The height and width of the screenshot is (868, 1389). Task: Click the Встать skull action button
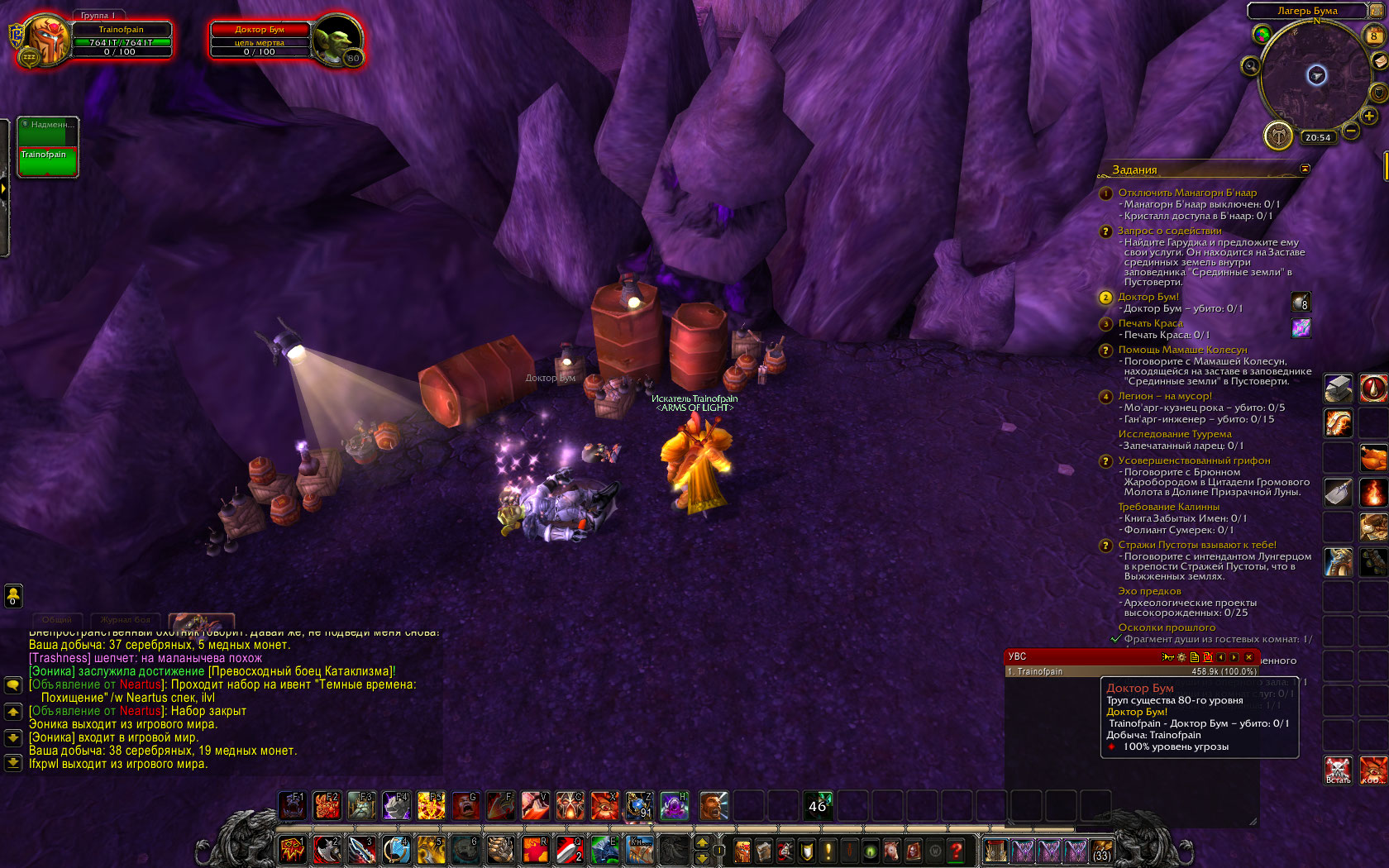1338,770
